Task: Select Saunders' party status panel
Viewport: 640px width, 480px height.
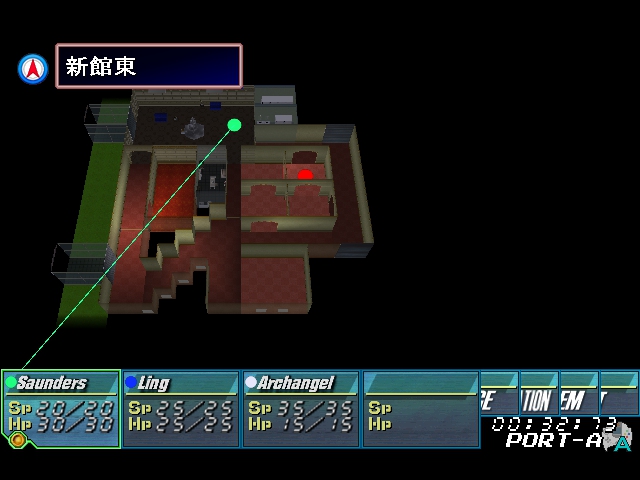Action: pyautogui.click(x=61, y=409)
